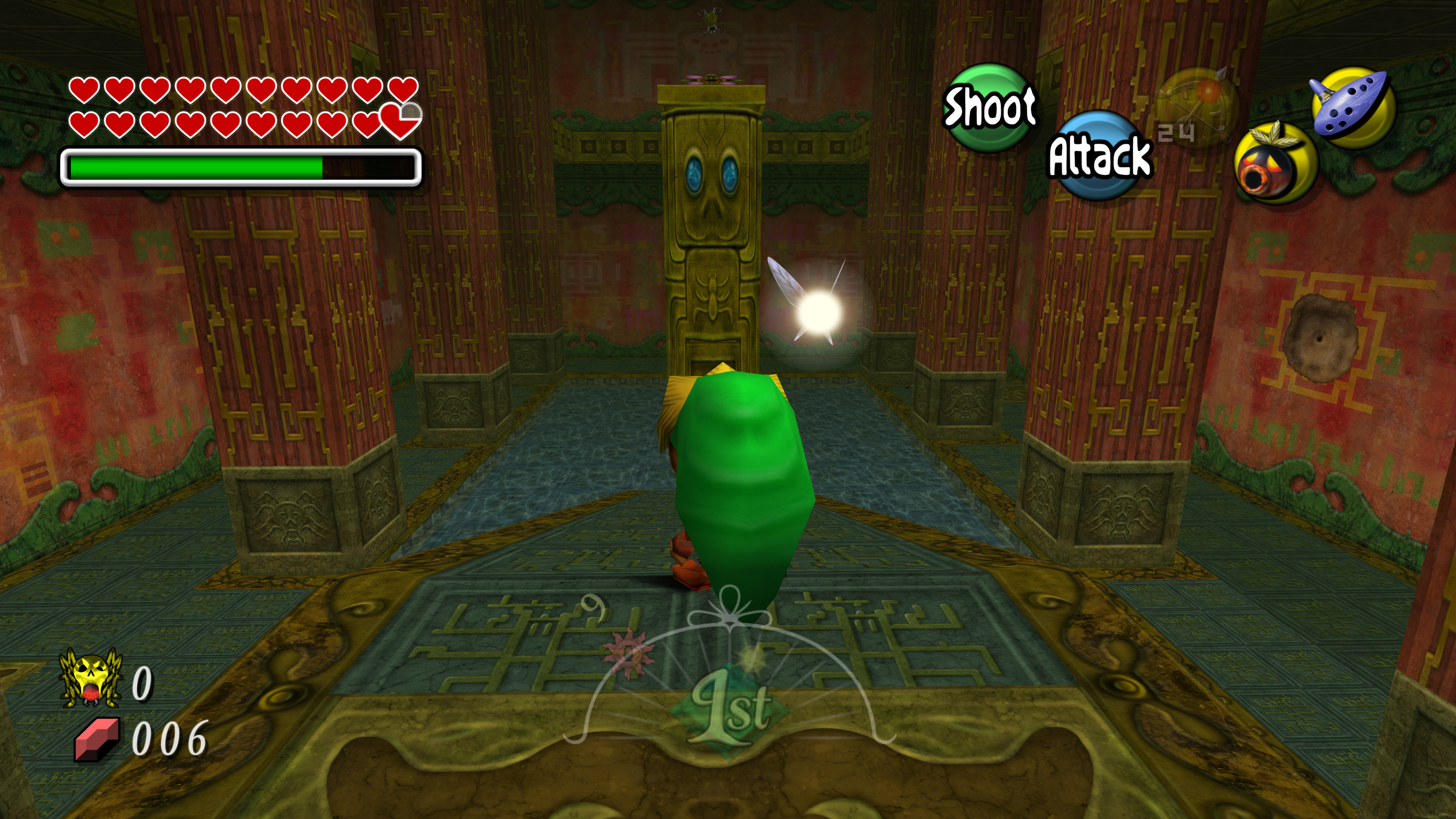Click the blue Attack action button
The height and width of the screenshot is (819, 1456).
(1099, 155)
